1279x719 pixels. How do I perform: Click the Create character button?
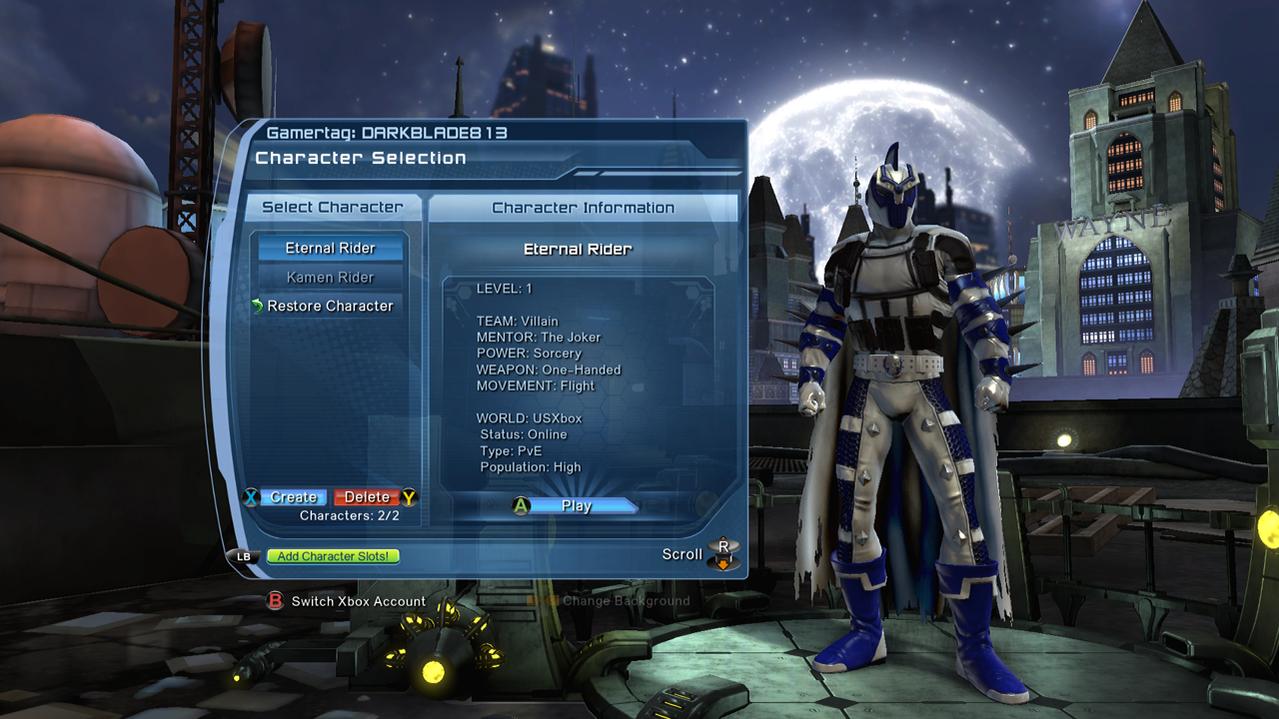293,497
